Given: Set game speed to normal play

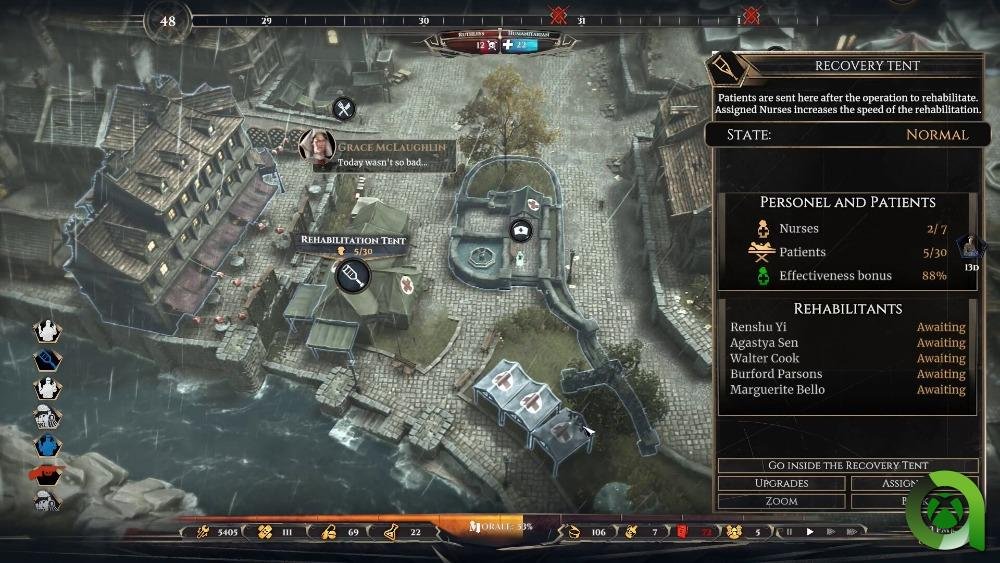Looking at the screenshot, I should [810, 532].
